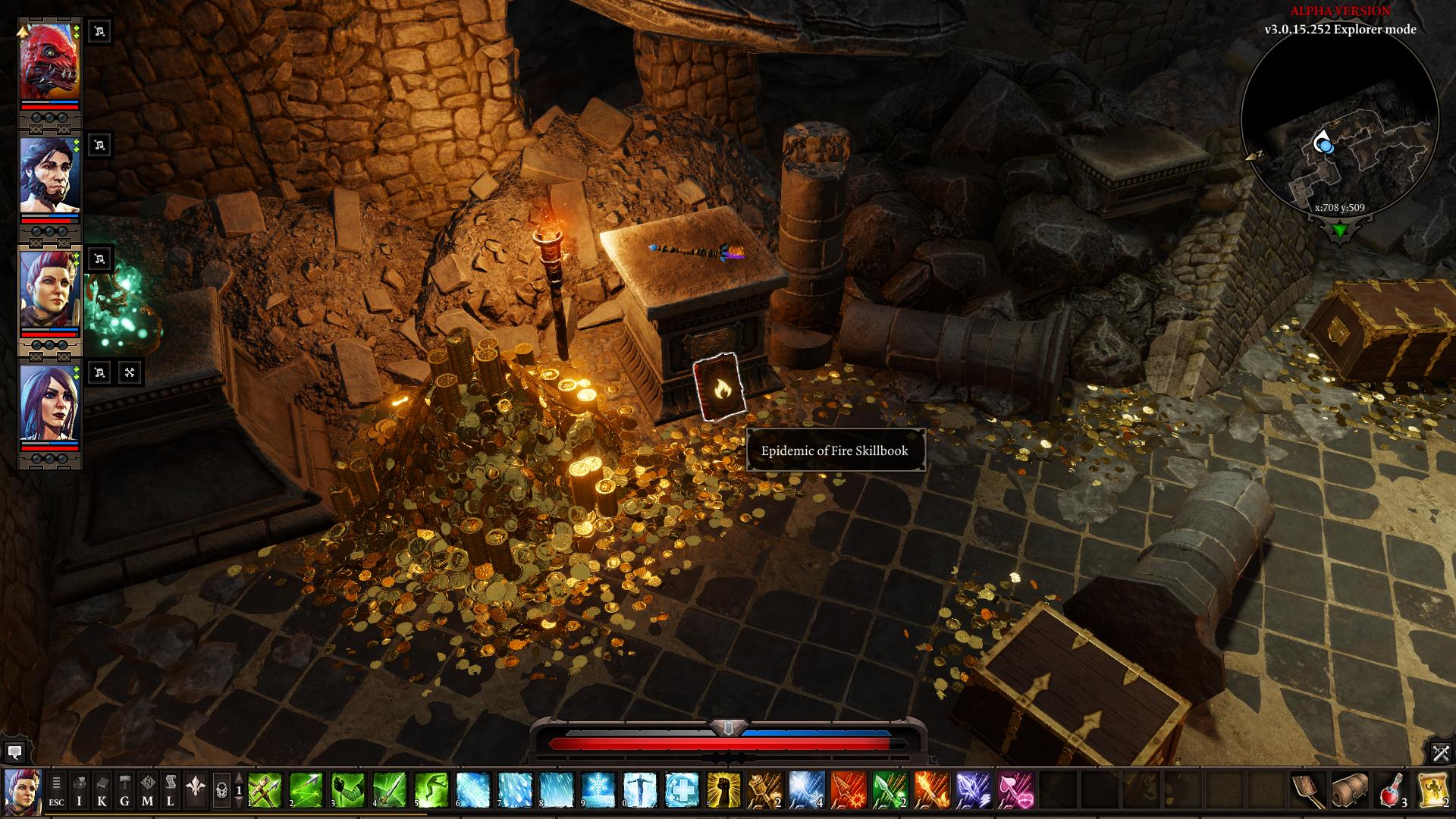Viewport: 1456px width, 819px height.
Task: Open the inventory with the I button
Action: pyautogui.click(x=79, y=789)
